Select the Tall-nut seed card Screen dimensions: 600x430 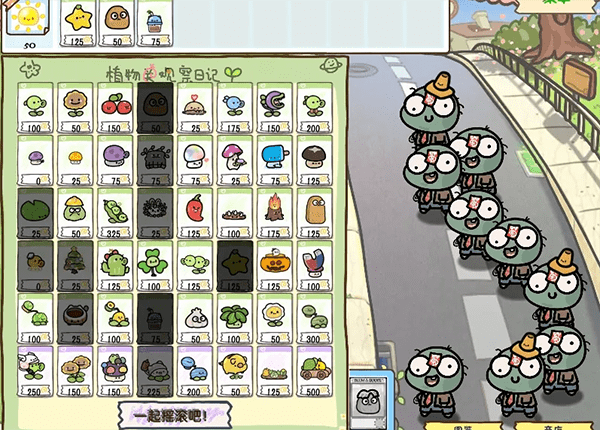click(x=313, y=213)
